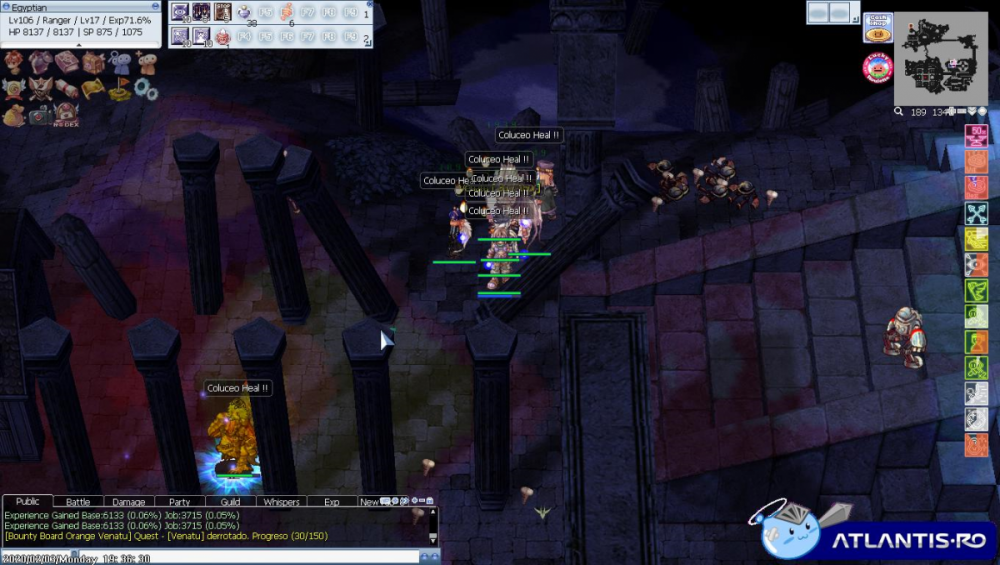Open the Damage chat tab
Viewport: 1000px width, 565px height.
click(128, 502)
